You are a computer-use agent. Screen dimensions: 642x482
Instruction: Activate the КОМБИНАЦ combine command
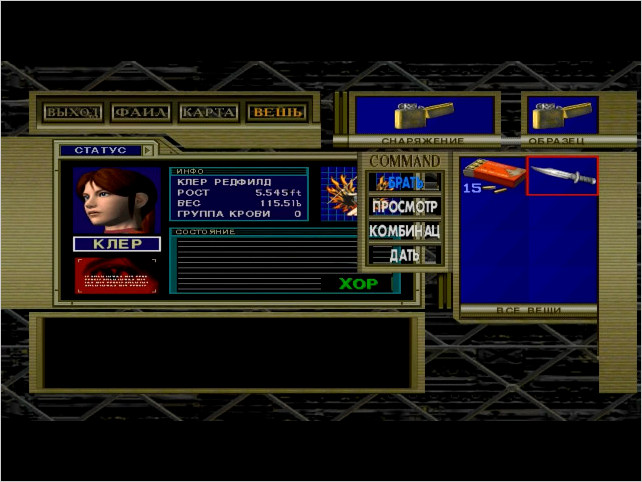pyautogui.click(x=405, y=231)
